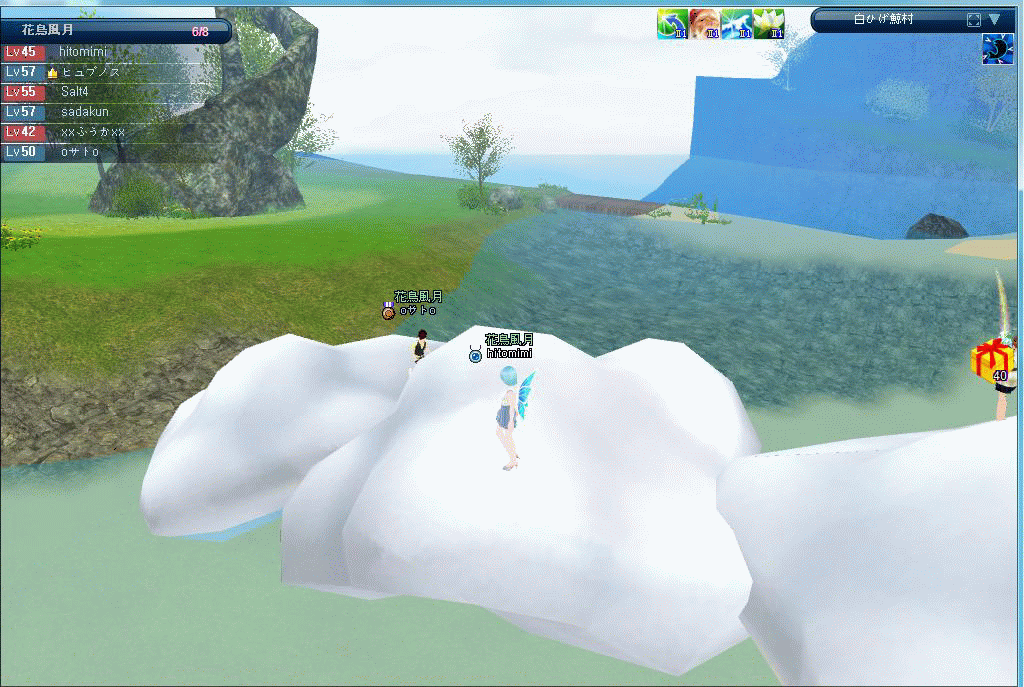Screen dimensions: 1024x687
Task: Click the red-haired character buff icon
Action: (x=704, y=24)
